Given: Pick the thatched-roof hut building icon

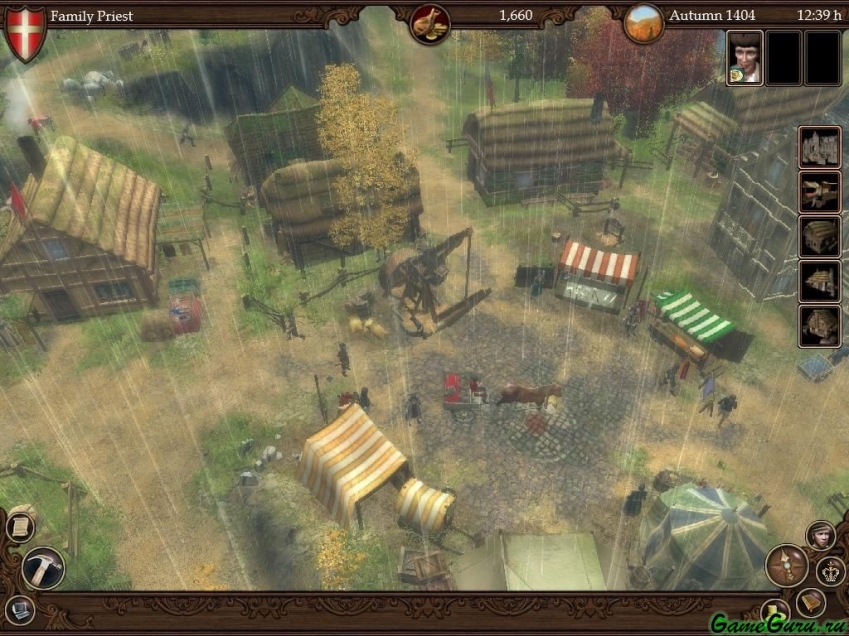Looking at the screenshot, I should pyautogui.click(x=819, y=236).
